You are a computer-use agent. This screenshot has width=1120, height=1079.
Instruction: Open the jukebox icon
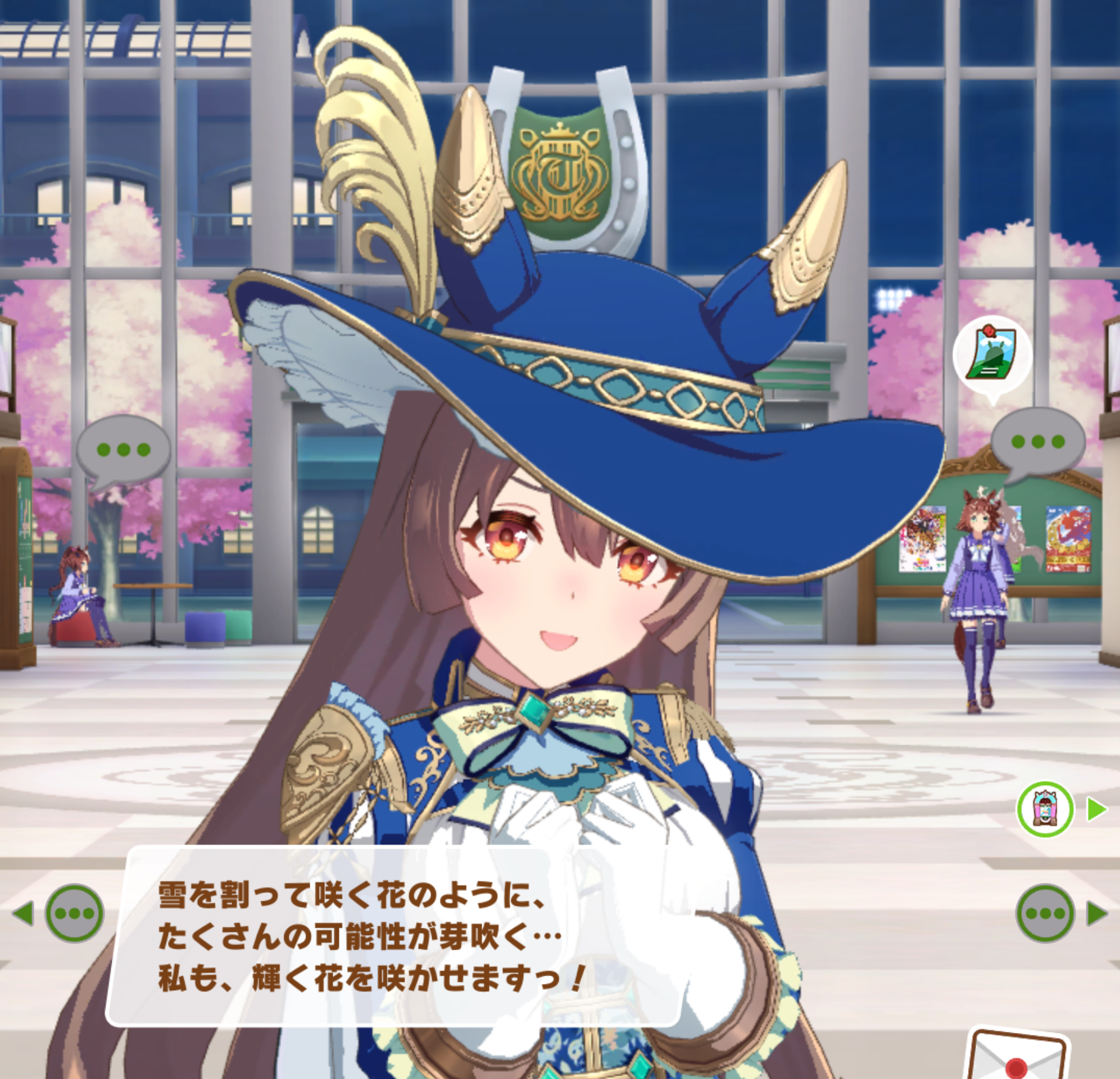pos(1045,809)
